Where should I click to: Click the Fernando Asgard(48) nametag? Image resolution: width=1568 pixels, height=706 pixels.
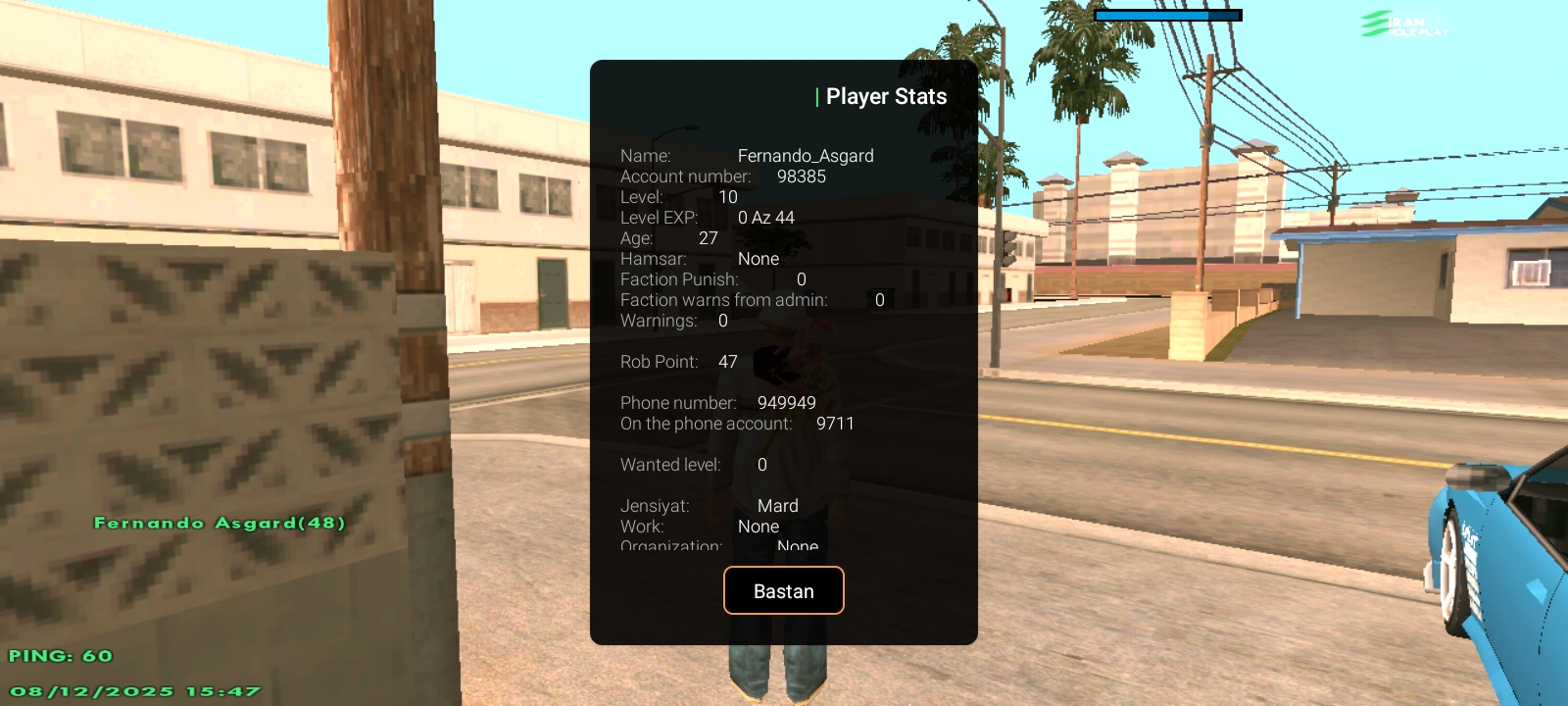click(219, 523)
